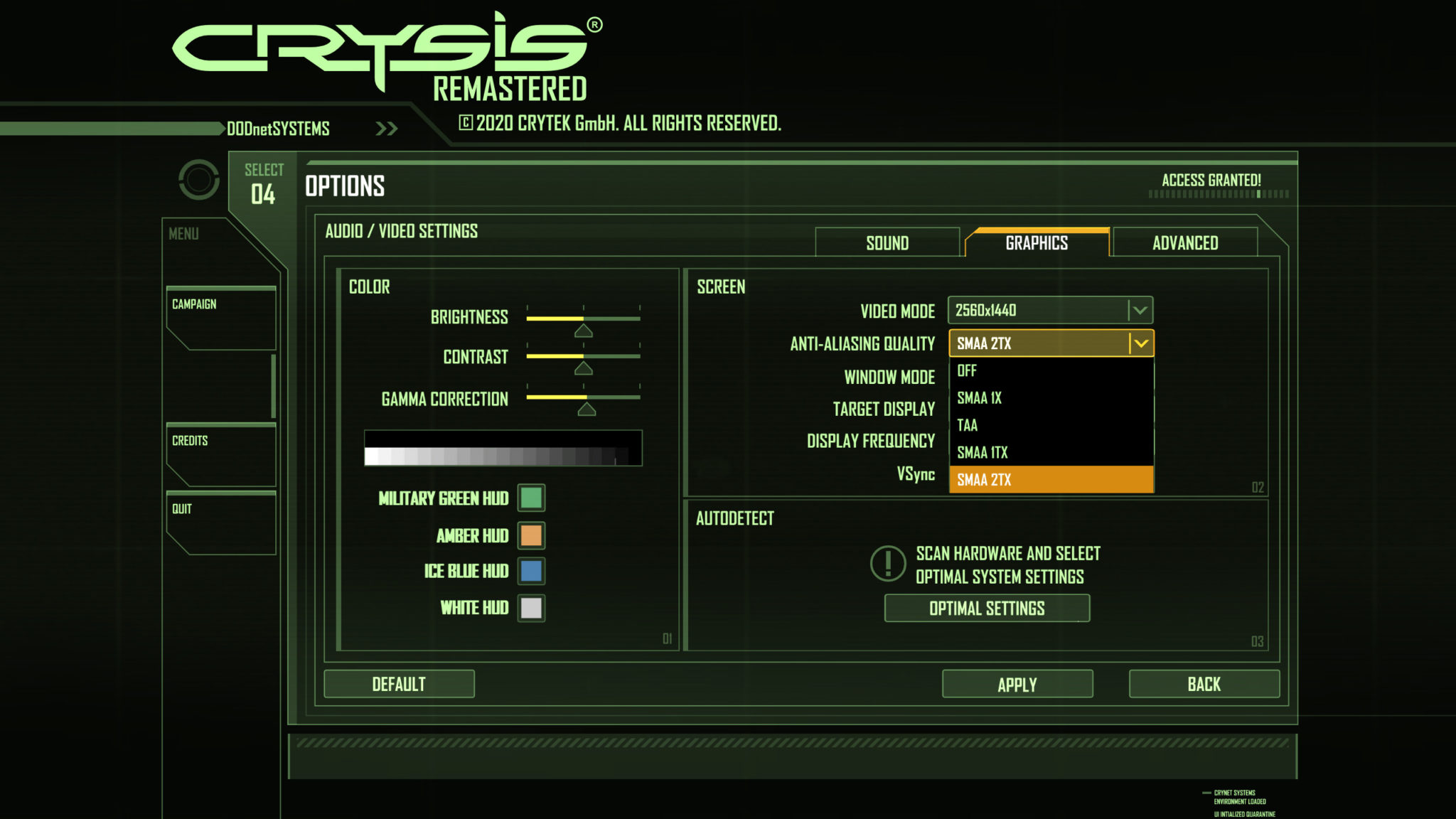
Task: Open the Credits menu entry
Action: pos(188,441)
